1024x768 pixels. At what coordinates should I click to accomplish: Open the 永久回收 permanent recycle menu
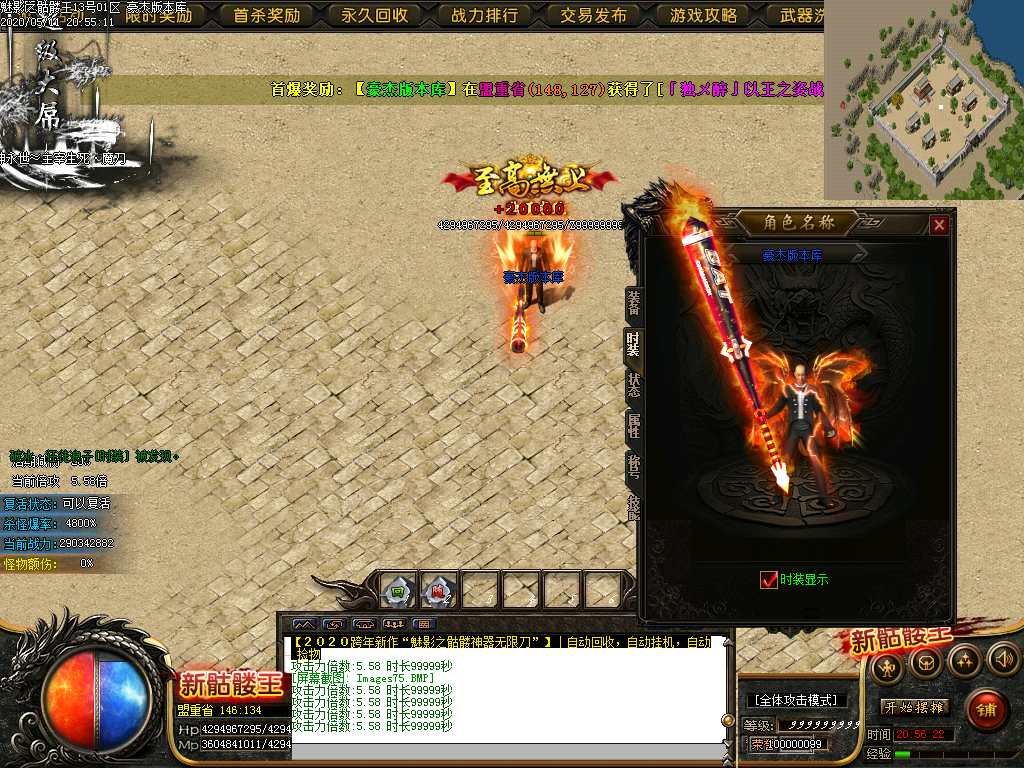375,15
